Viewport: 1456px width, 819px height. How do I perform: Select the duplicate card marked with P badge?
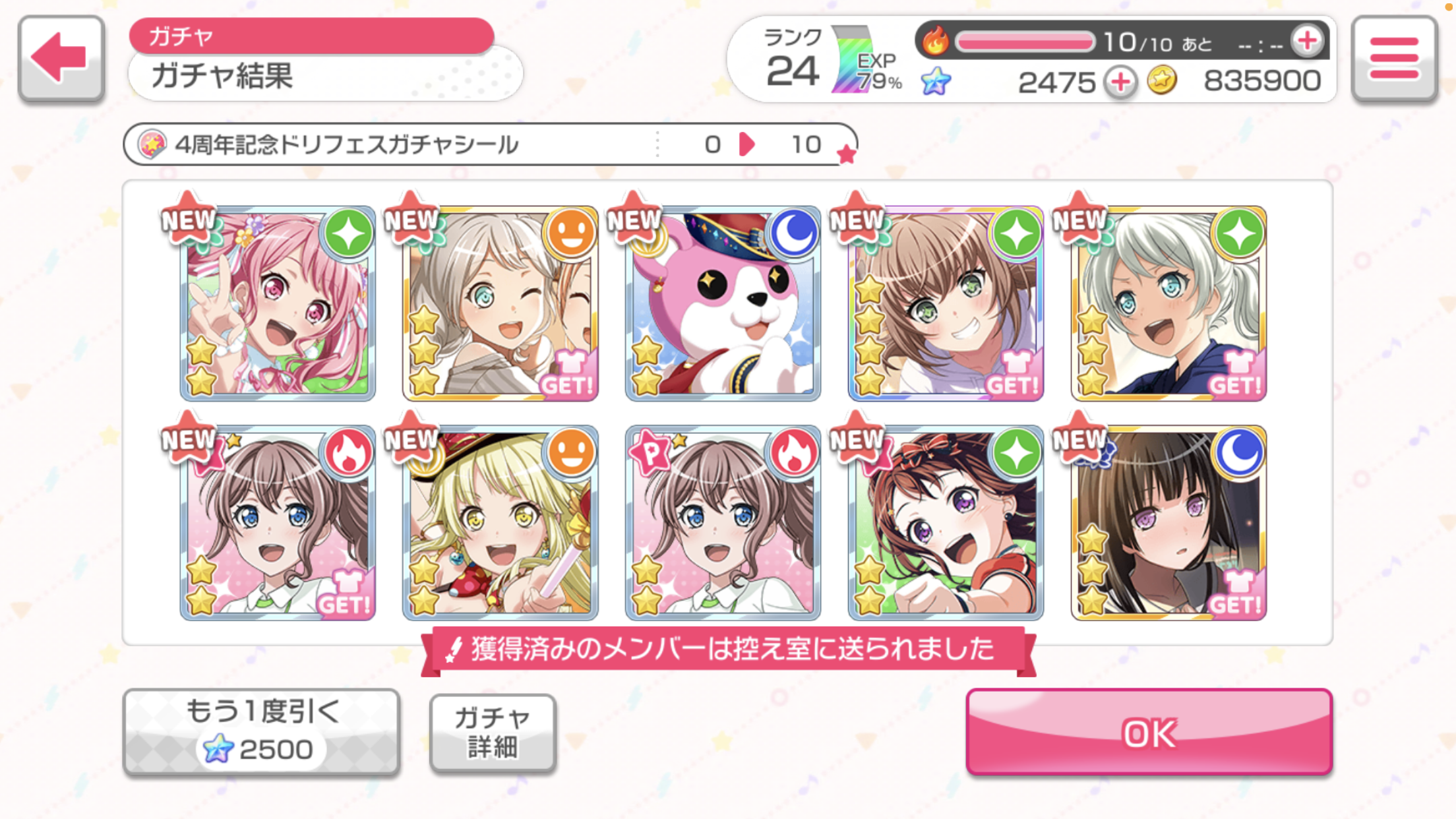coord(723,523)
